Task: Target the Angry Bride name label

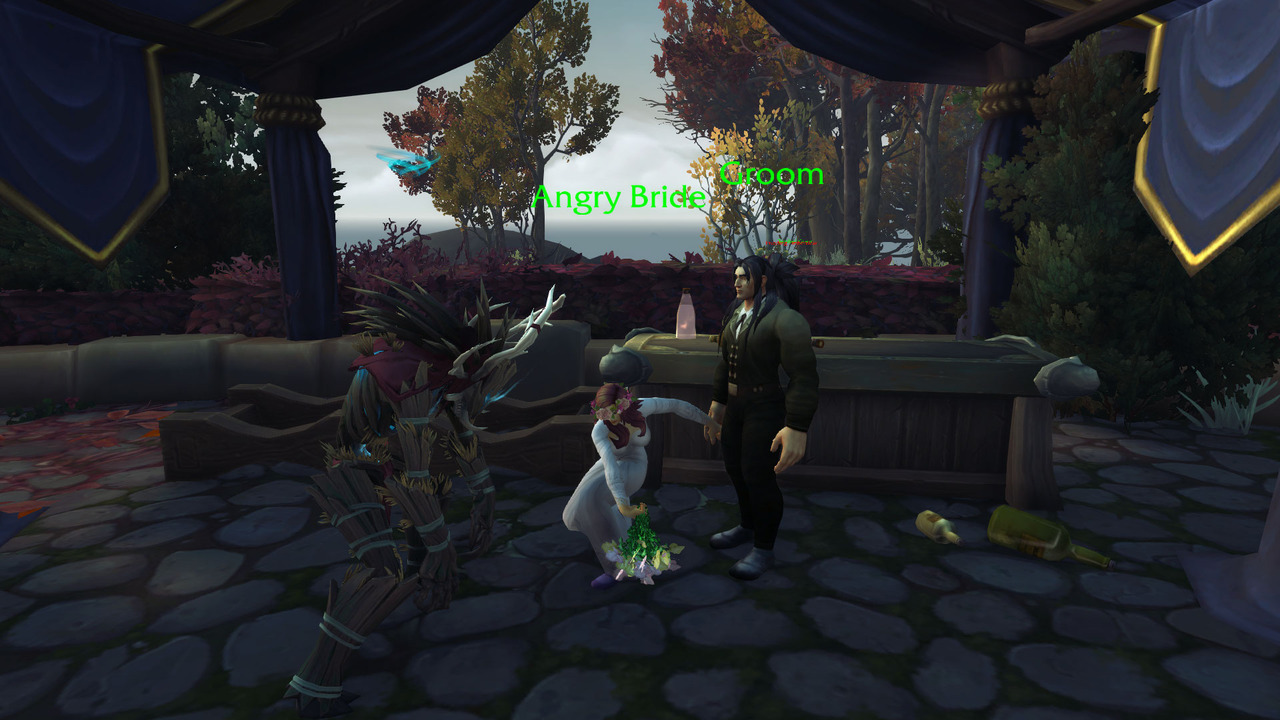Action: coord(617,198)
